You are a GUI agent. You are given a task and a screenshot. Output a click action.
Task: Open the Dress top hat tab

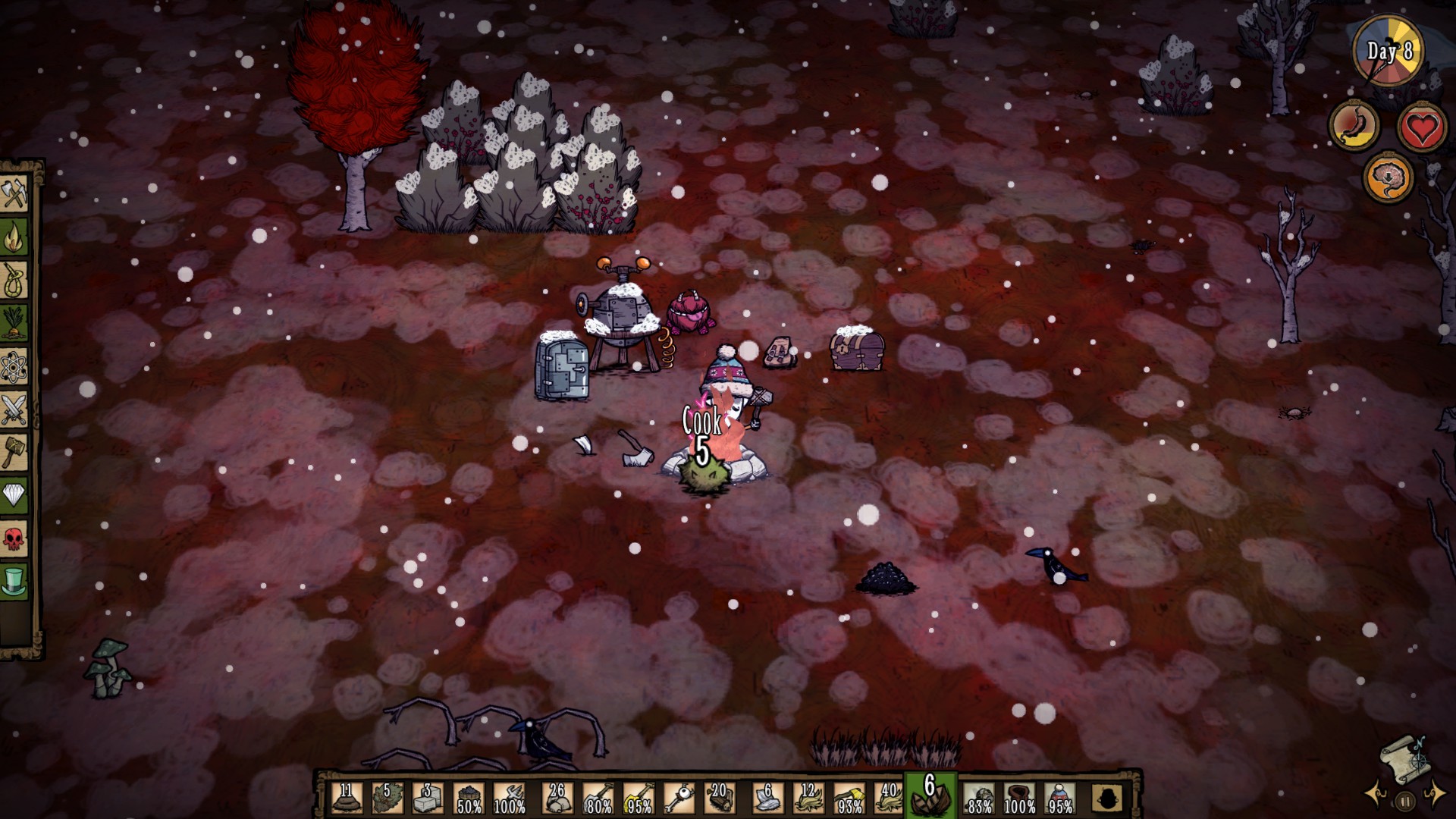[14, 582]
